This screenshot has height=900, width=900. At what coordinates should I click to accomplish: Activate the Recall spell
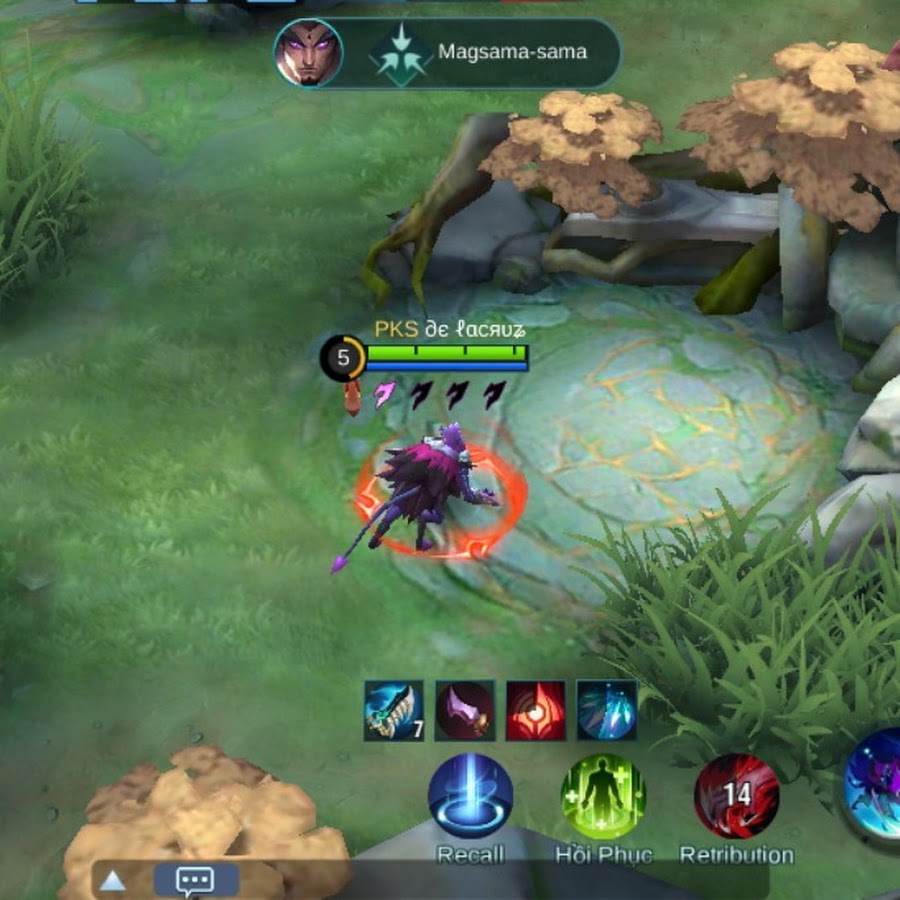pos(470,797)
